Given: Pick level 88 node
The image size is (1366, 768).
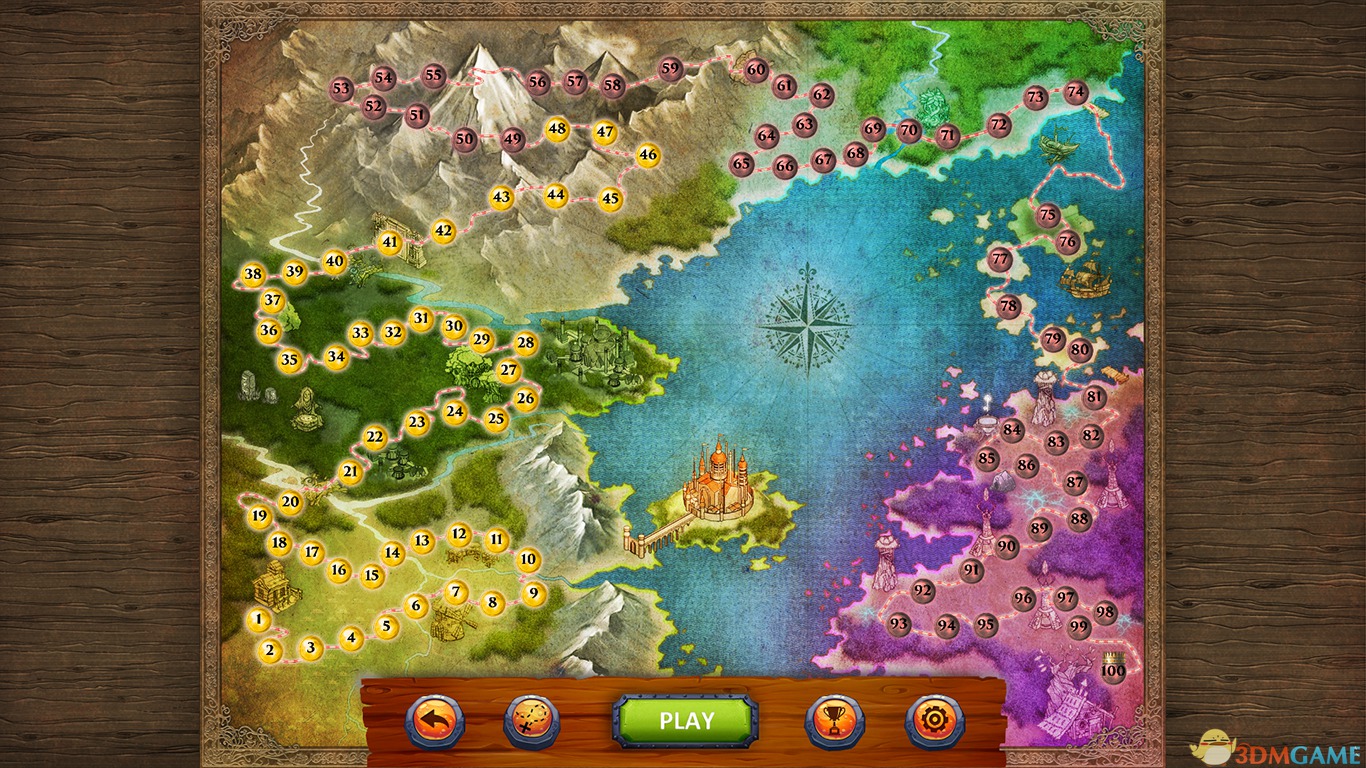Looking at the screenshot, I should [x=1079, y=519].
